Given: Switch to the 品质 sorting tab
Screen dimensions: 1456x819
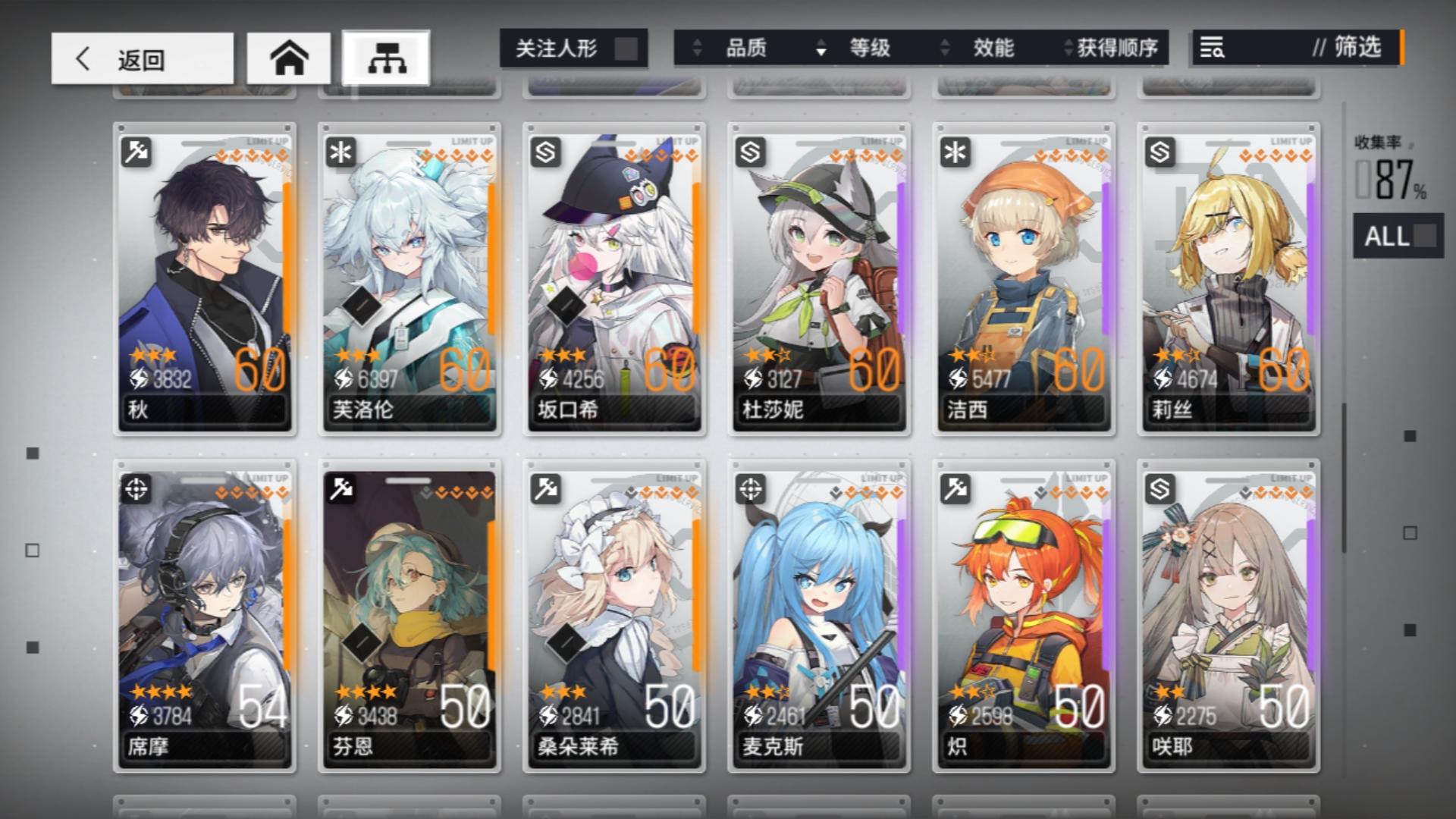Looking at the screenshot, I should tap(747, 48).
